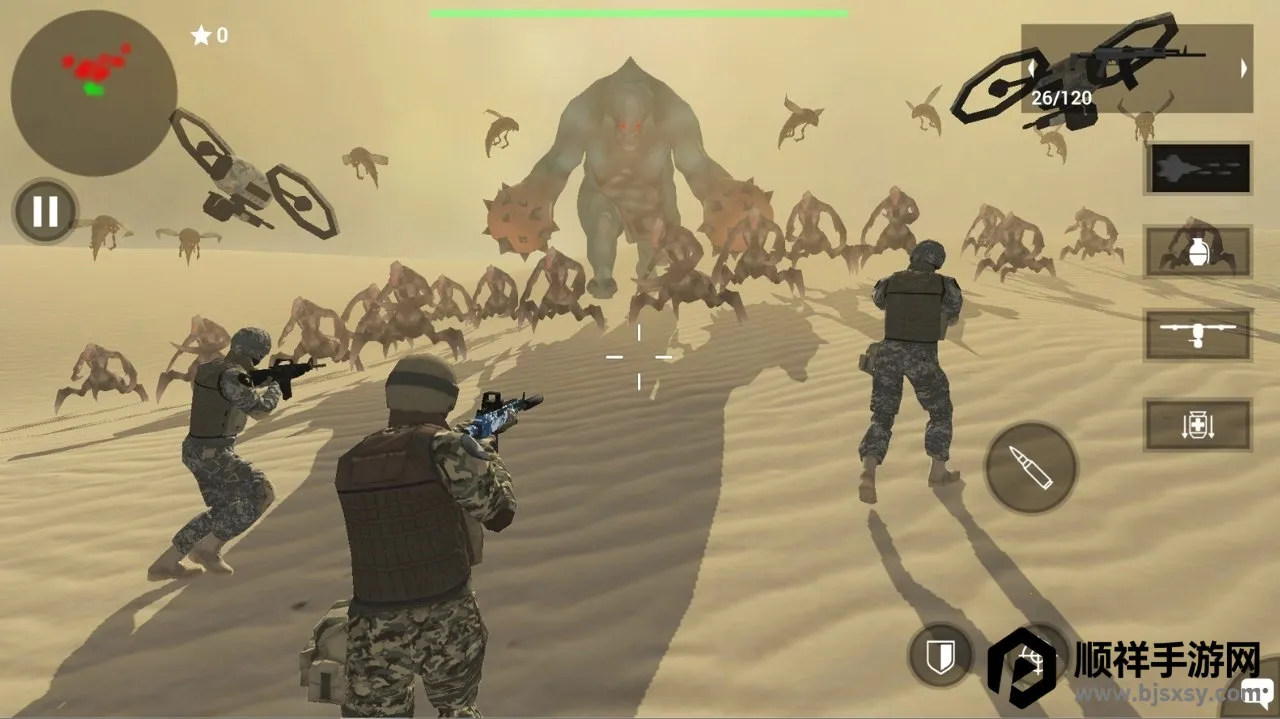This screenshot has width=1280, height=719.
Task: Deploy the drone support ability
Action: pyautogui.click(x=1198, y=335)
